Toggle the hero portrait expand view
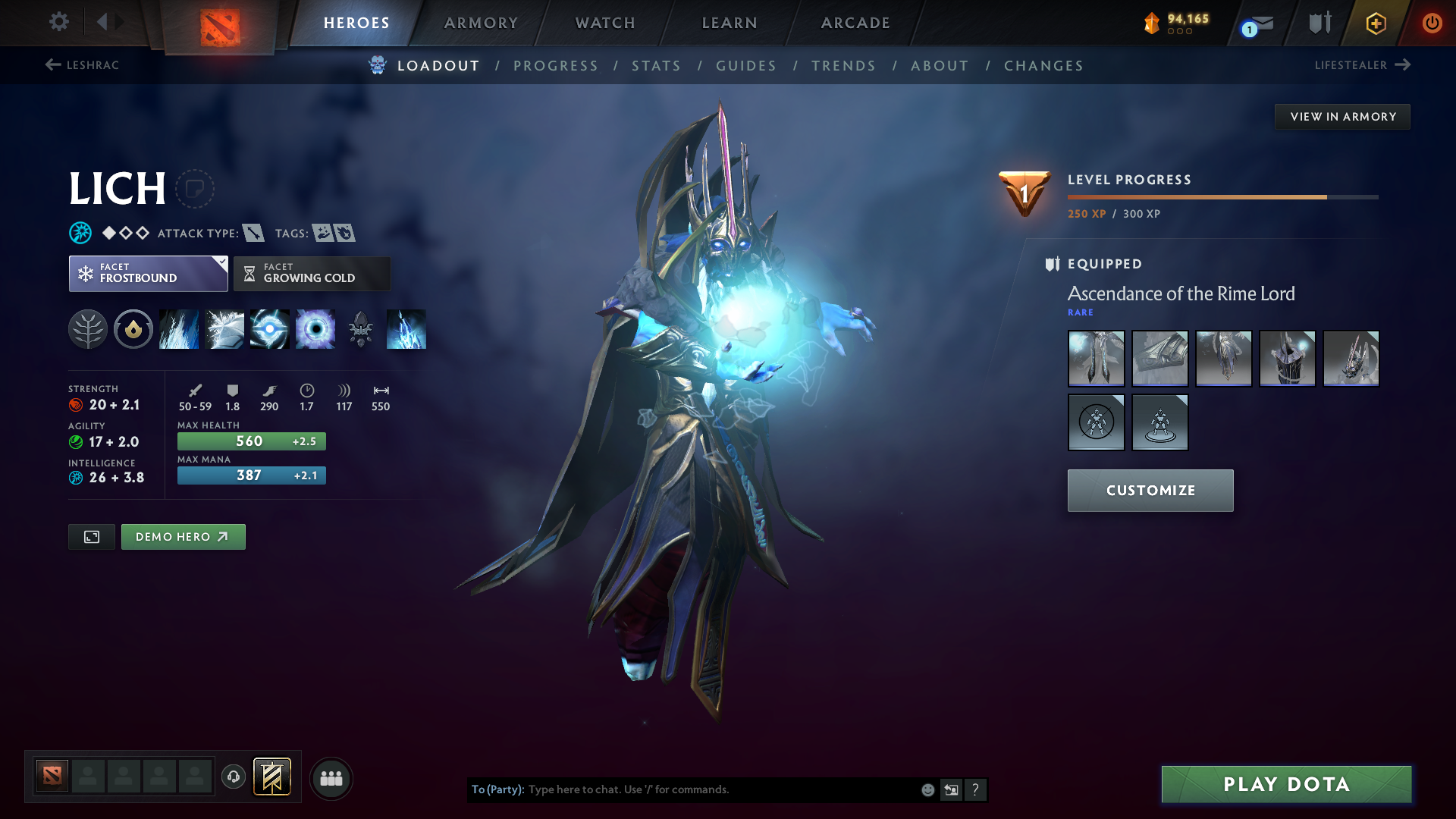This screenshot has width=1456, height=819. tap(91, 536)
